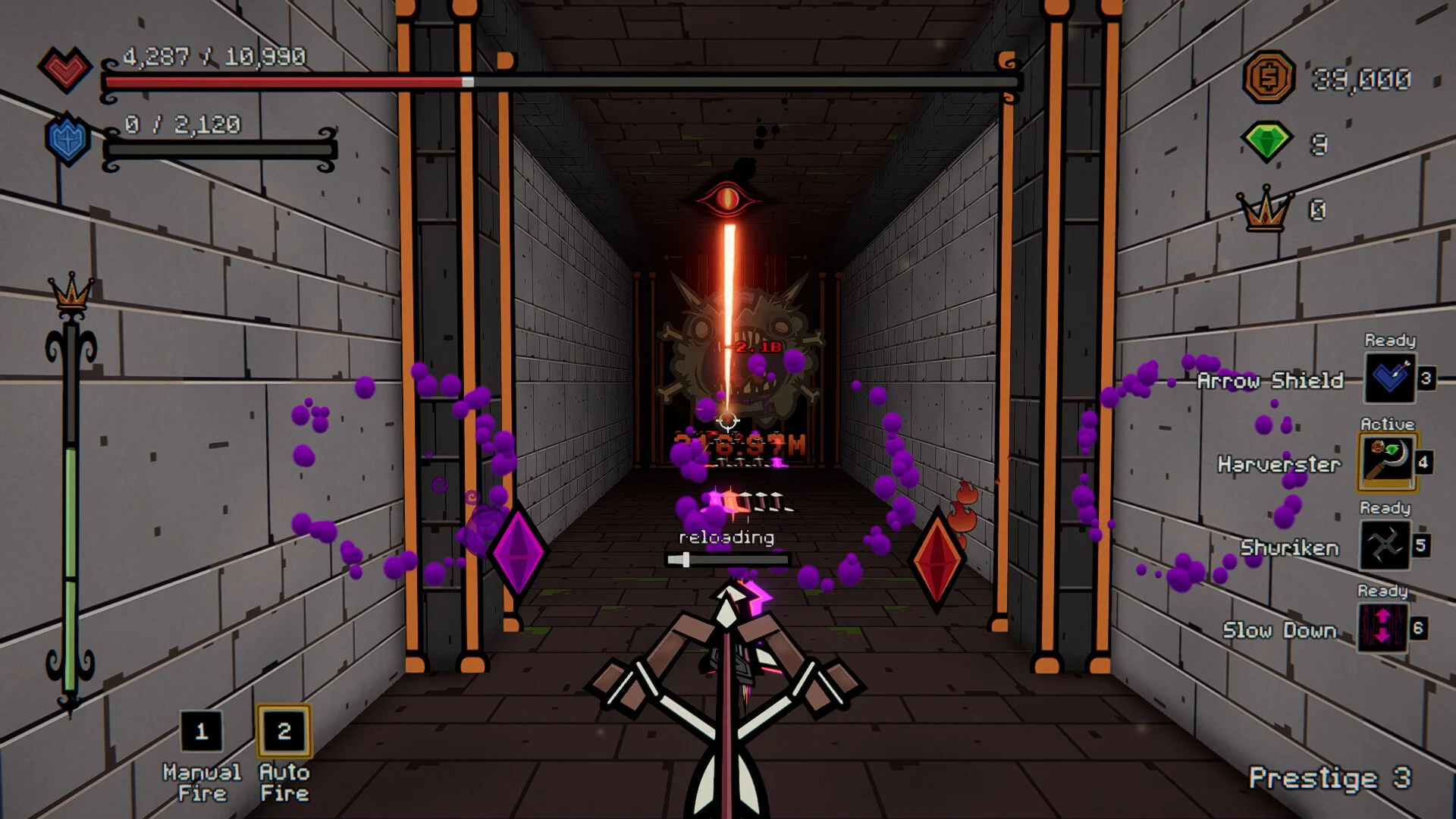Select the Auto Fire mode
This screenshot has height=819, width=1456.
284,732
